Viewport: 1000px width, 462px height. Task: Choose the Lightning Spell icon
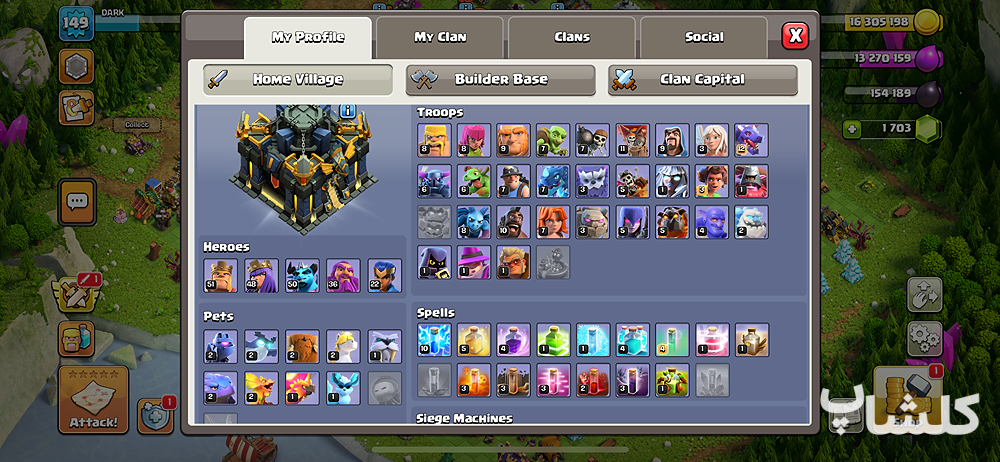click(433, 339)
